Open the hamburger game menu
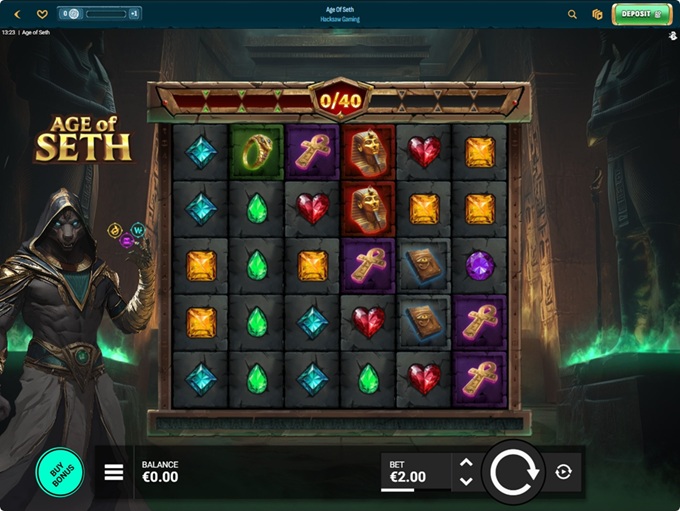 (114, 472)
